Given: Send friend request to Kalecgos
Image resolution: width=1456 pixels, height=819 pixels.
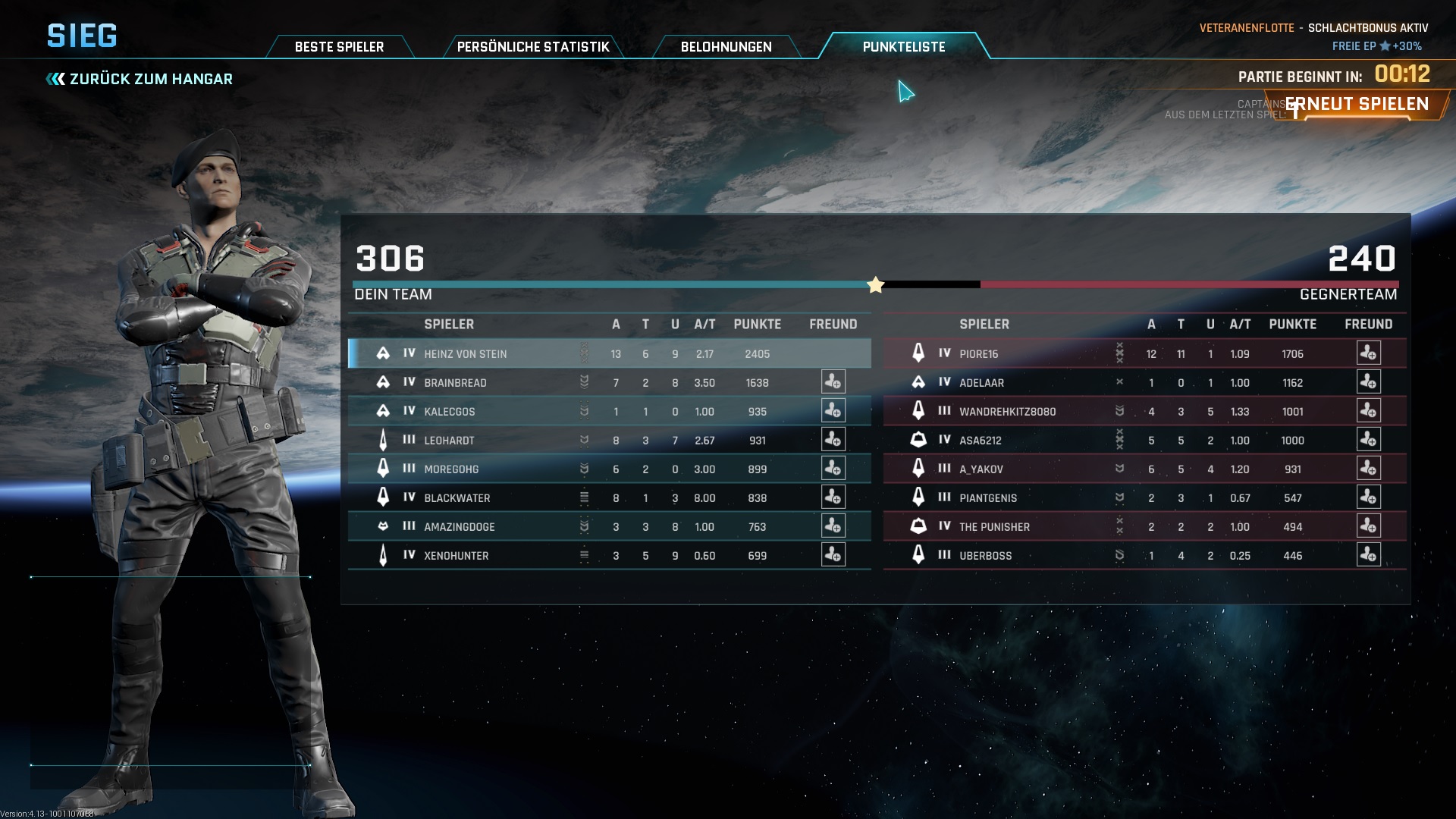Looking at the screenshot, I should pos(833,411).
